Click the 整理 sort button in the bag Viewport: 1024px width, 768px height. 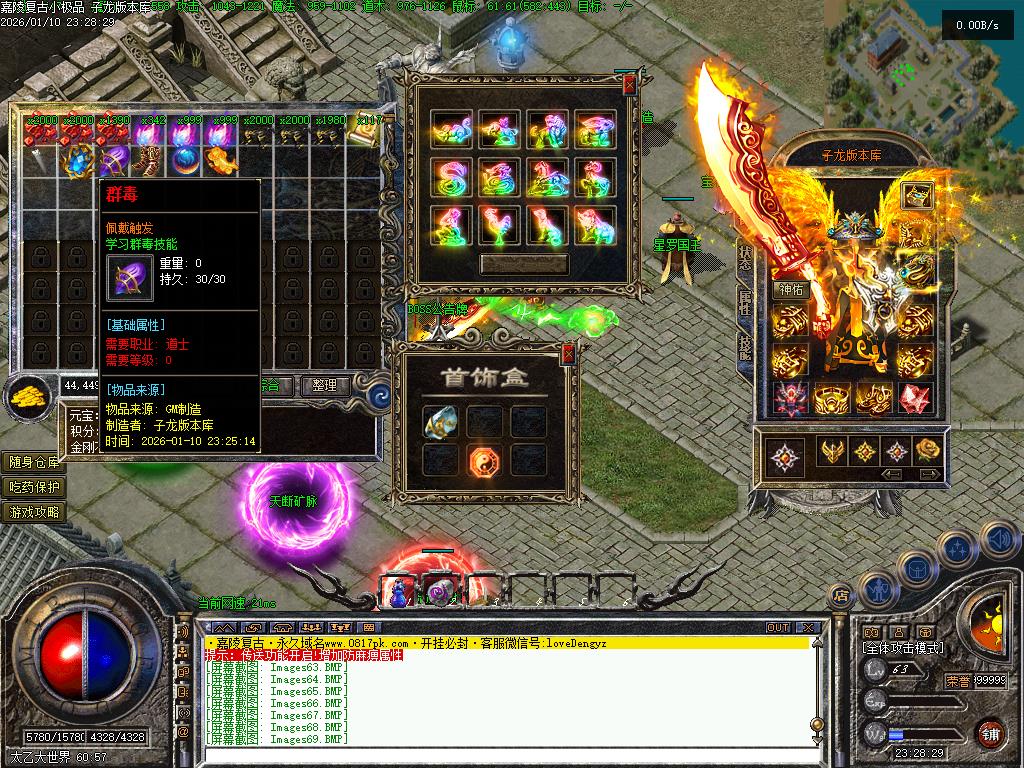[x=325, y=385]
